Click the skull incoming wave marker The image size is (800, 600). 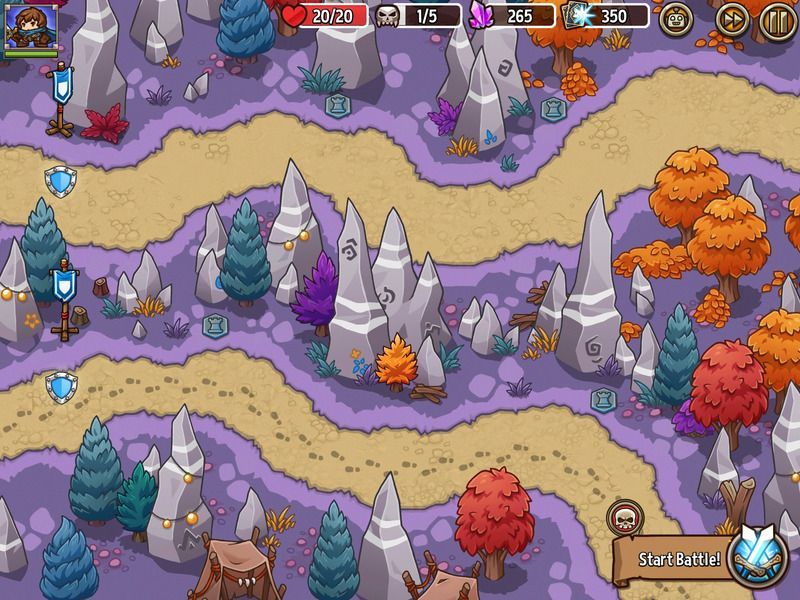click(x=623, y=517)
